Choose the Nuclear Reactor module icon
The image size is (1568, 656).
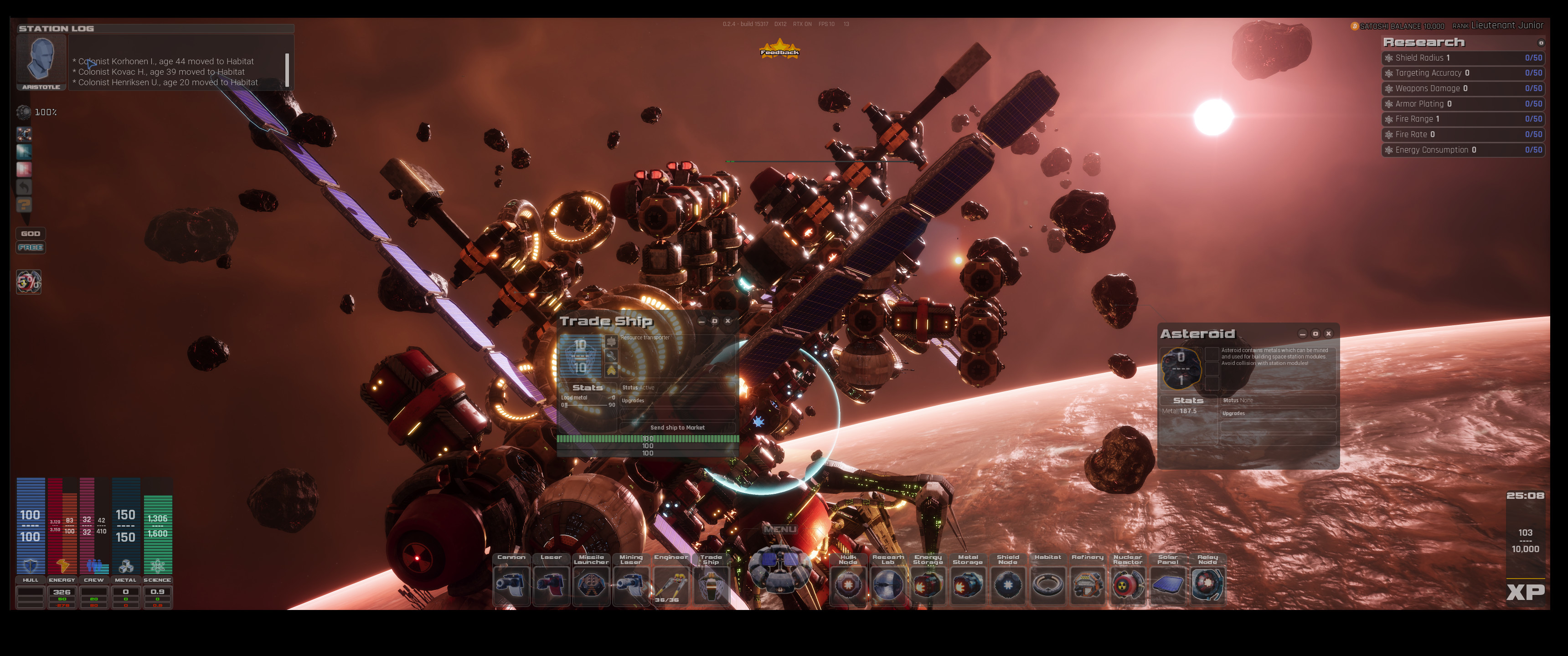point(1128,585)
